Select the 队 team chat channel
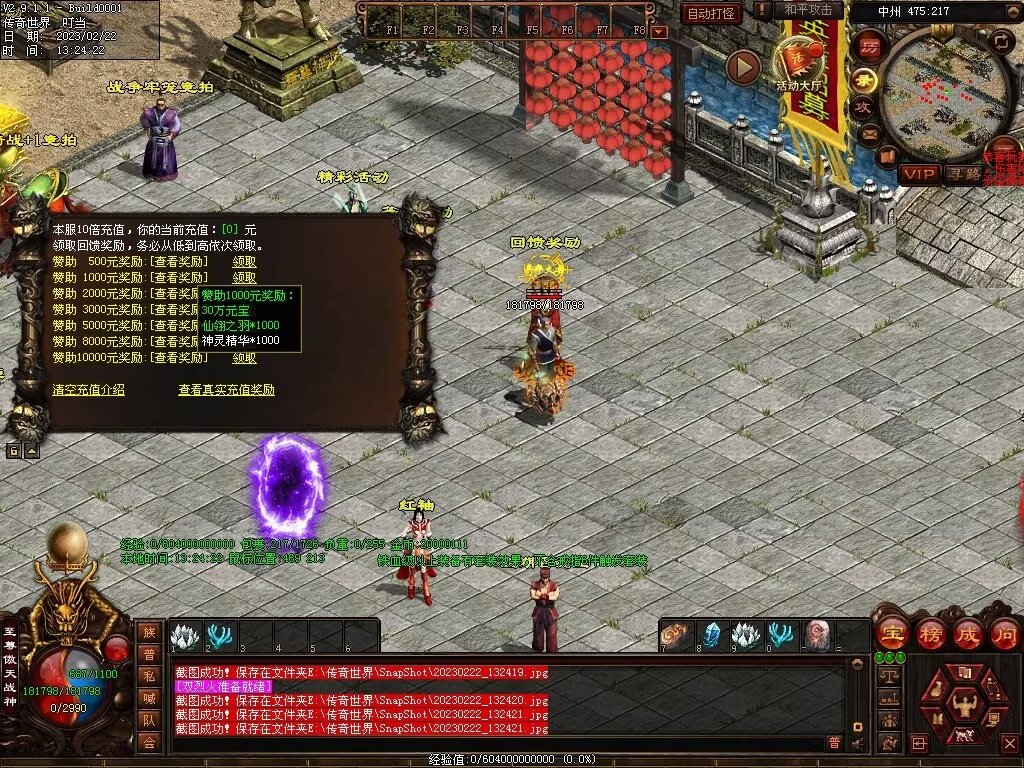The width and height of the screenshot is (1024, 768). point(149,720)
